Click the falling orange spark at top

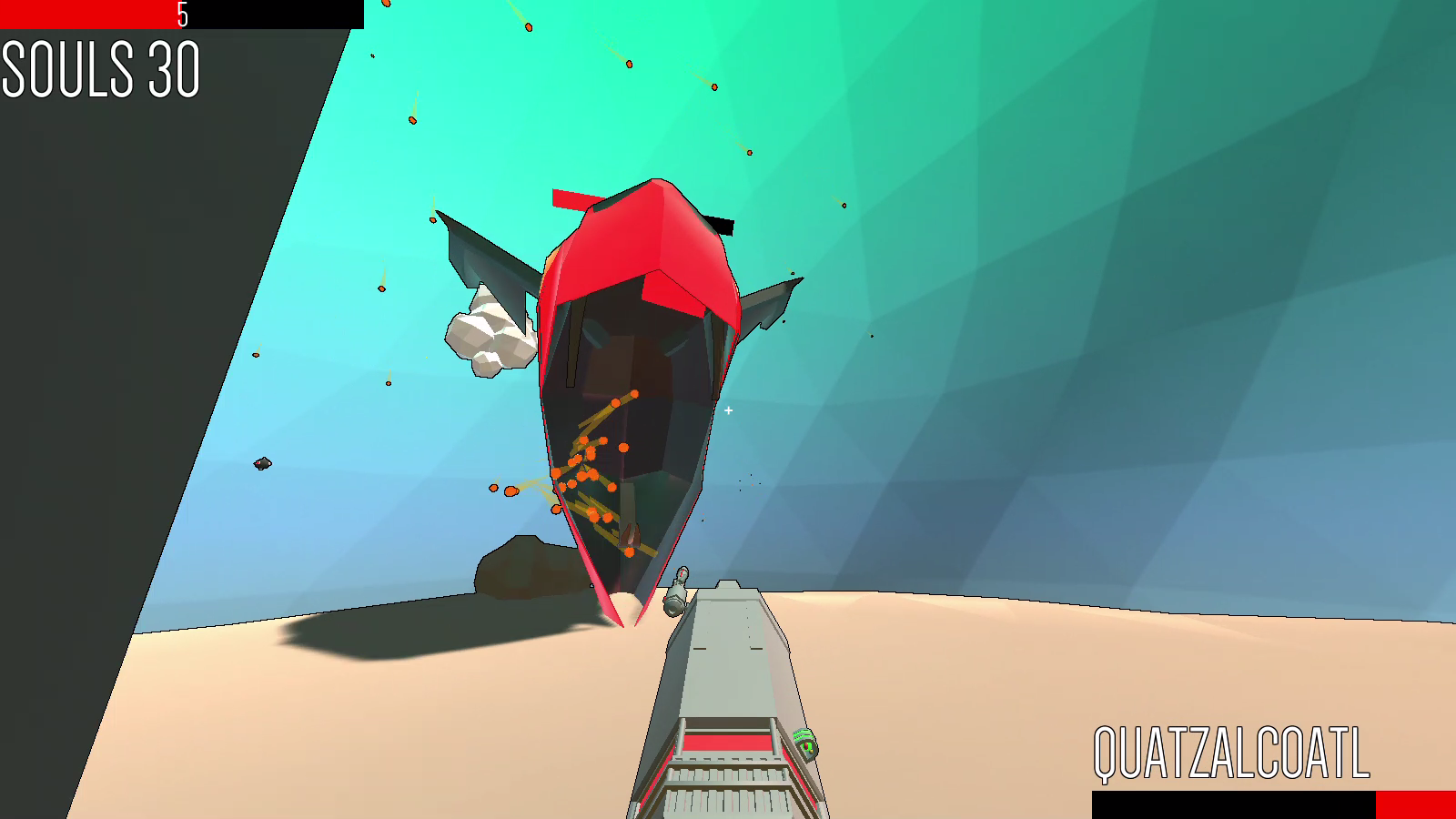[528, 27]
